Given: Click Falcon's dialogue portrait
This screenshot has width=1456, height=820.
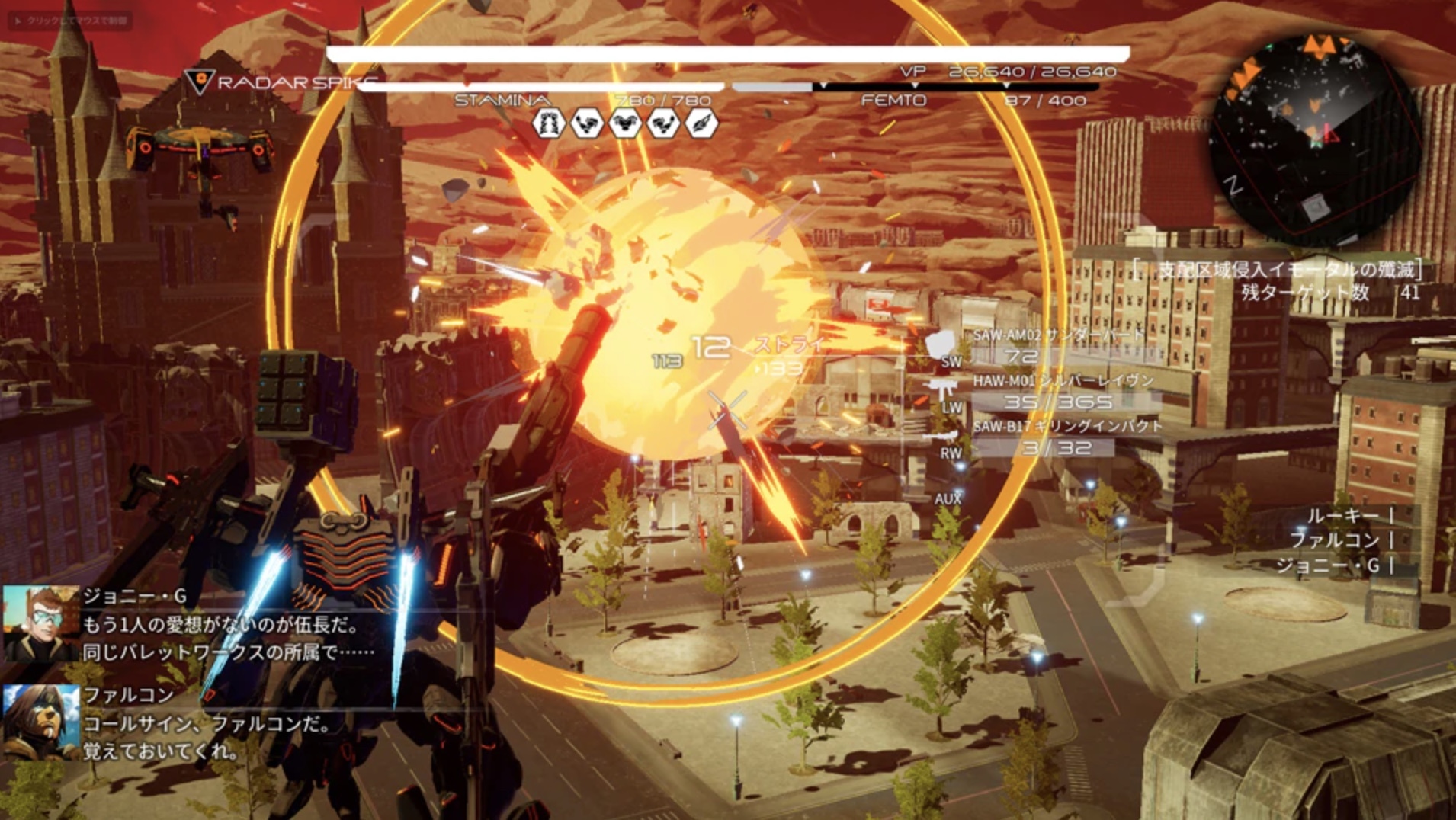Looking at the screenshot, I should (41, 722).
